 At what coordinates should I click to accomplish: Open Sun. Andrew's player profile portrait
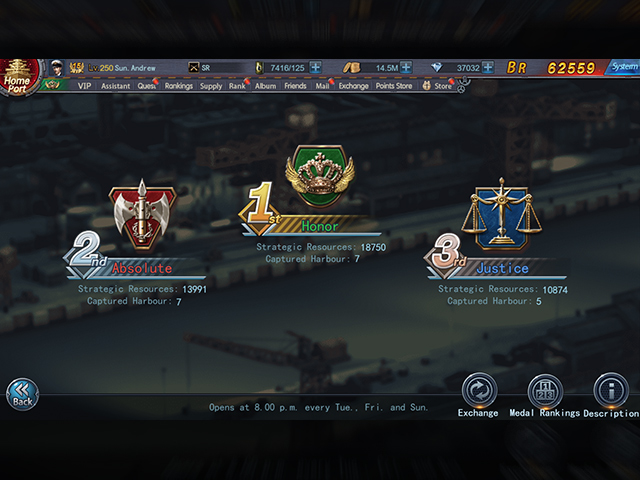[58, 68]
